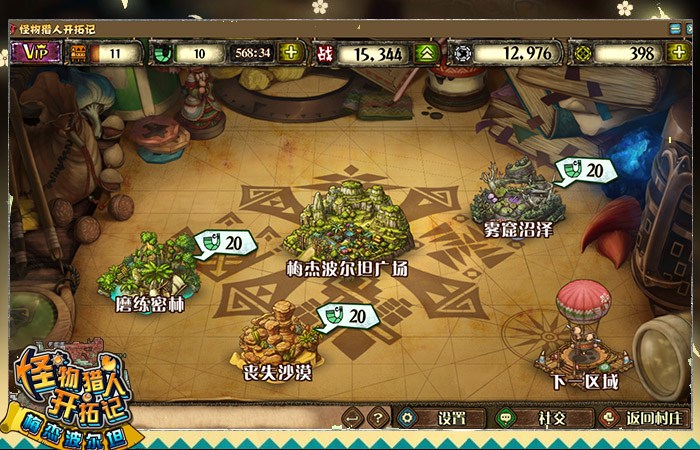Viewport: 700px width, 450px height.
Task: Click the green upgrade arrows beside battle power
Action: 427,53
